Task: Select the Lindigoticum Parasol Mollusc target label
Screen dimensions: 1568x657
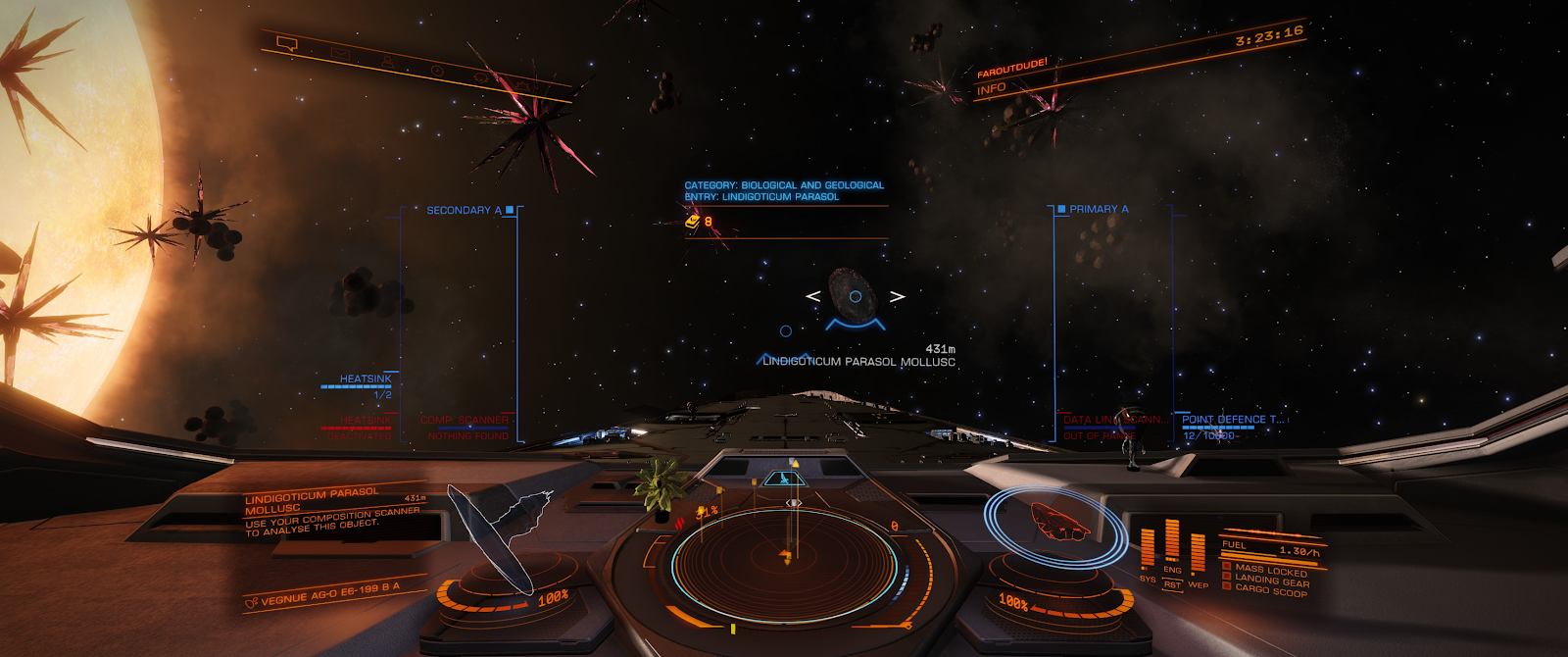Action: click(858, 362)
